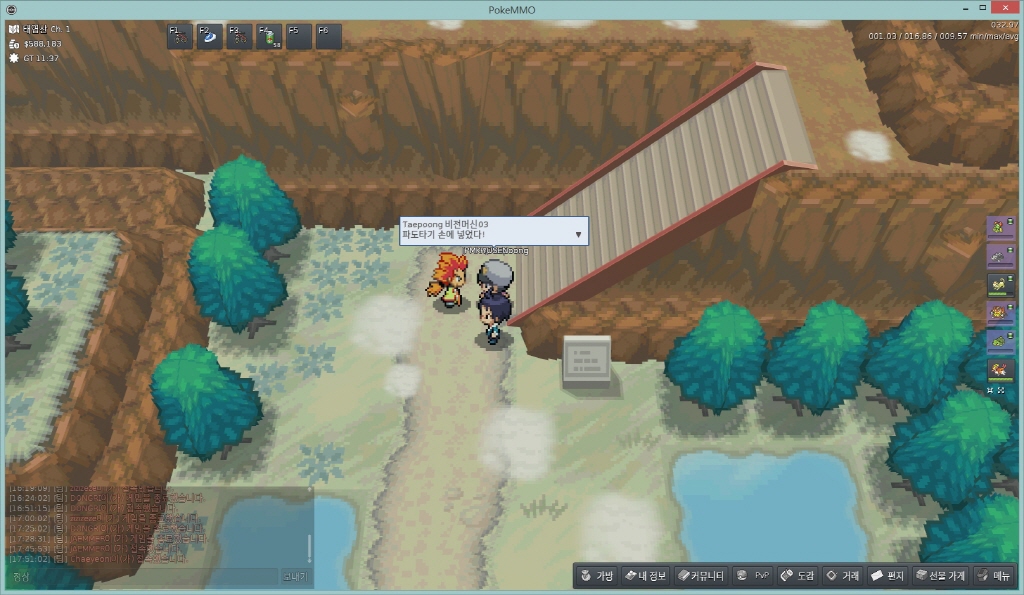
Task: Open the PvP menu
Action: point(752,576)
